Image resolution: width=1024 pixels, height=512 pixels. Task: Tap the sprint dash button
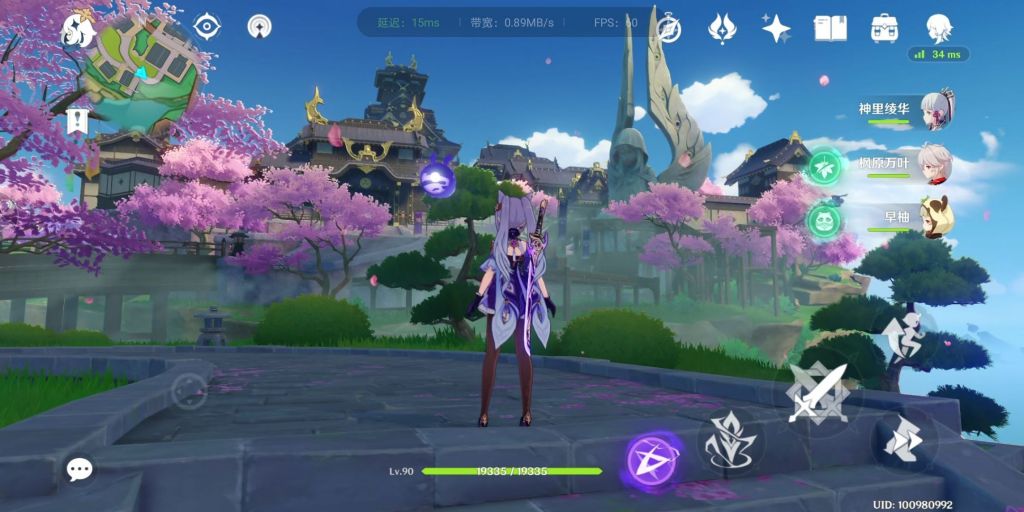tap(902, 438)
